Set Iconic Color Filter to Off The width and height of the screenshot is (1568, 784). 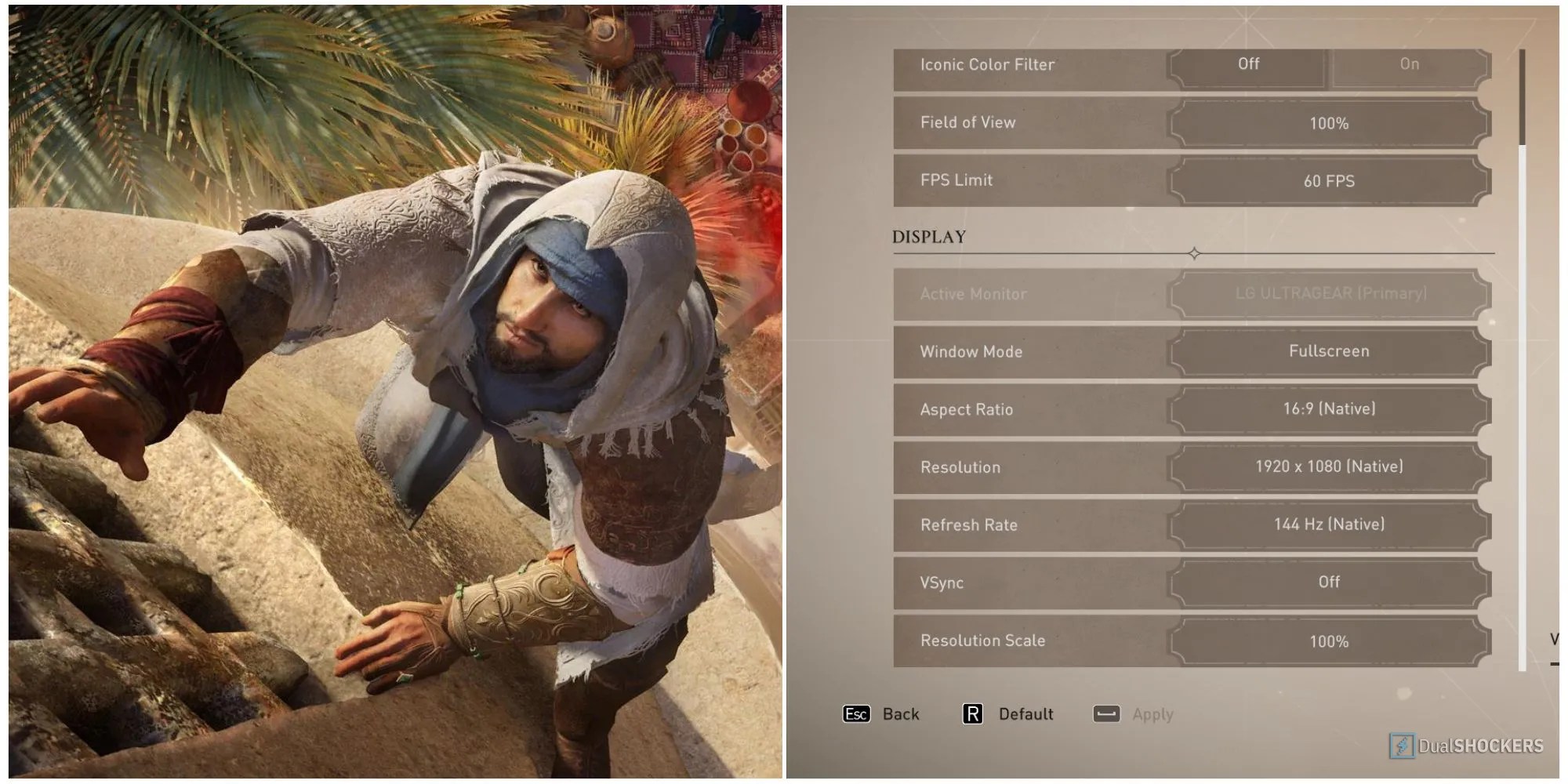(x=1248, y=64)
